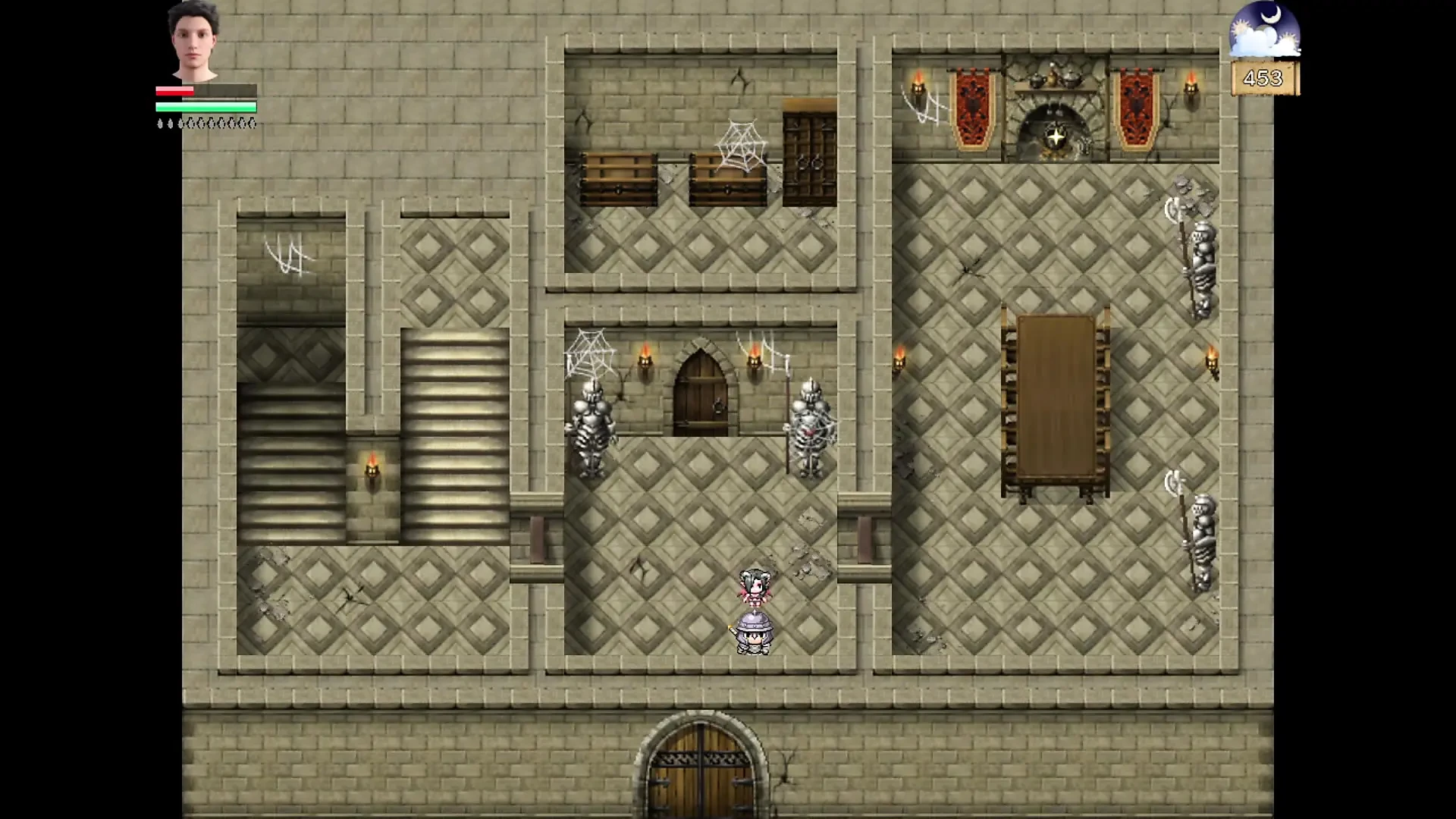Image resolution: width=1456 pixels, height=819 pixels.
Task: Select the night moon and cloud icon
Action: pyautogui.click(x=1264, y=30)
